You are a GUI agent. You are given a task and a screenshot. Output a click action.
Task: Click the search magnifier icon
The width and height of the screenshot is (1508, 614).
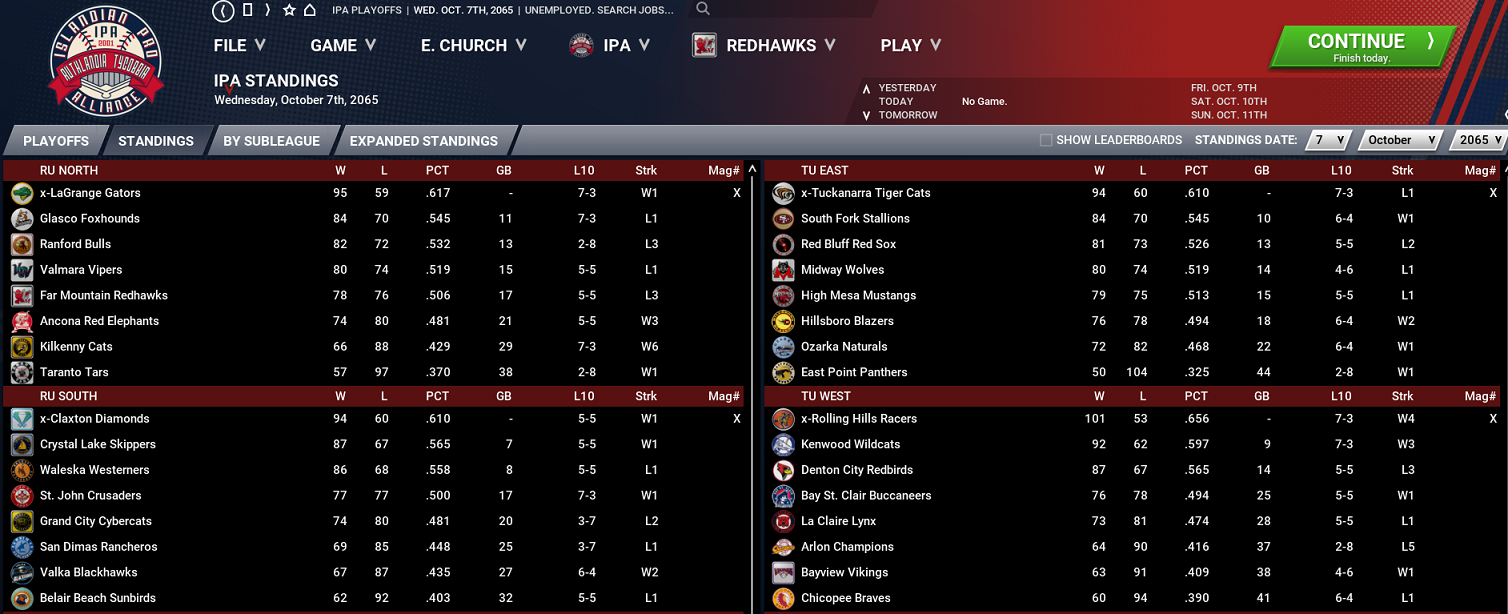point(703,9)
